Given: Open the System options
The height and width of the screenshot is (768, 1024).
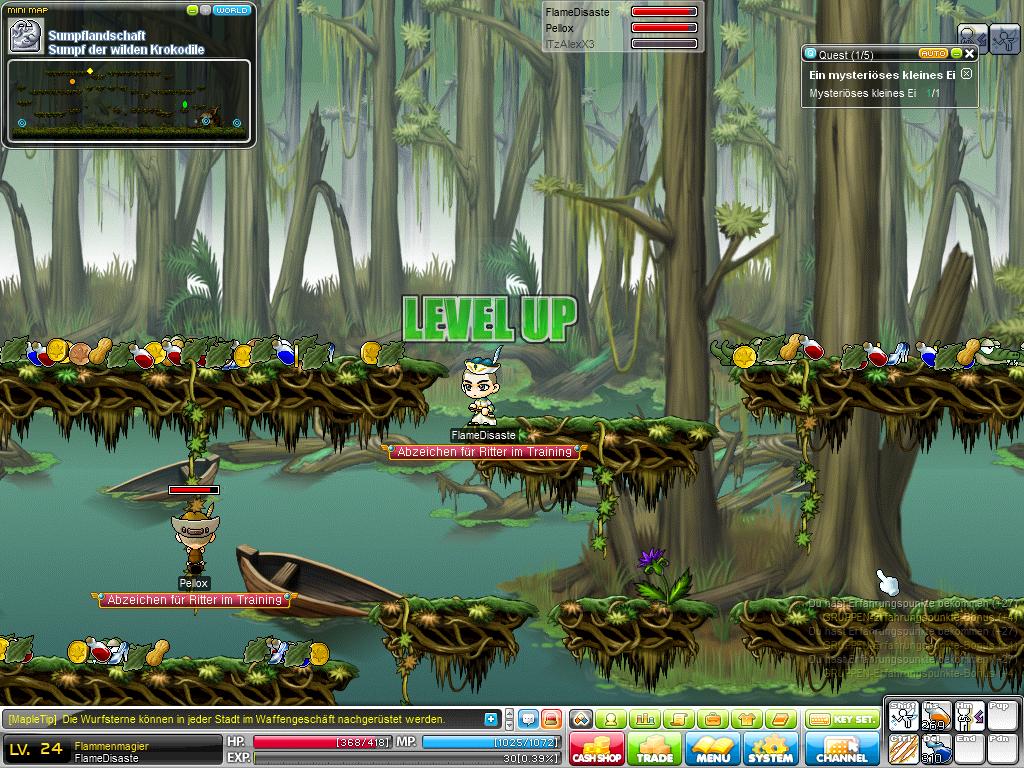Looking at the screenshot, I should (x=771, y=749).
